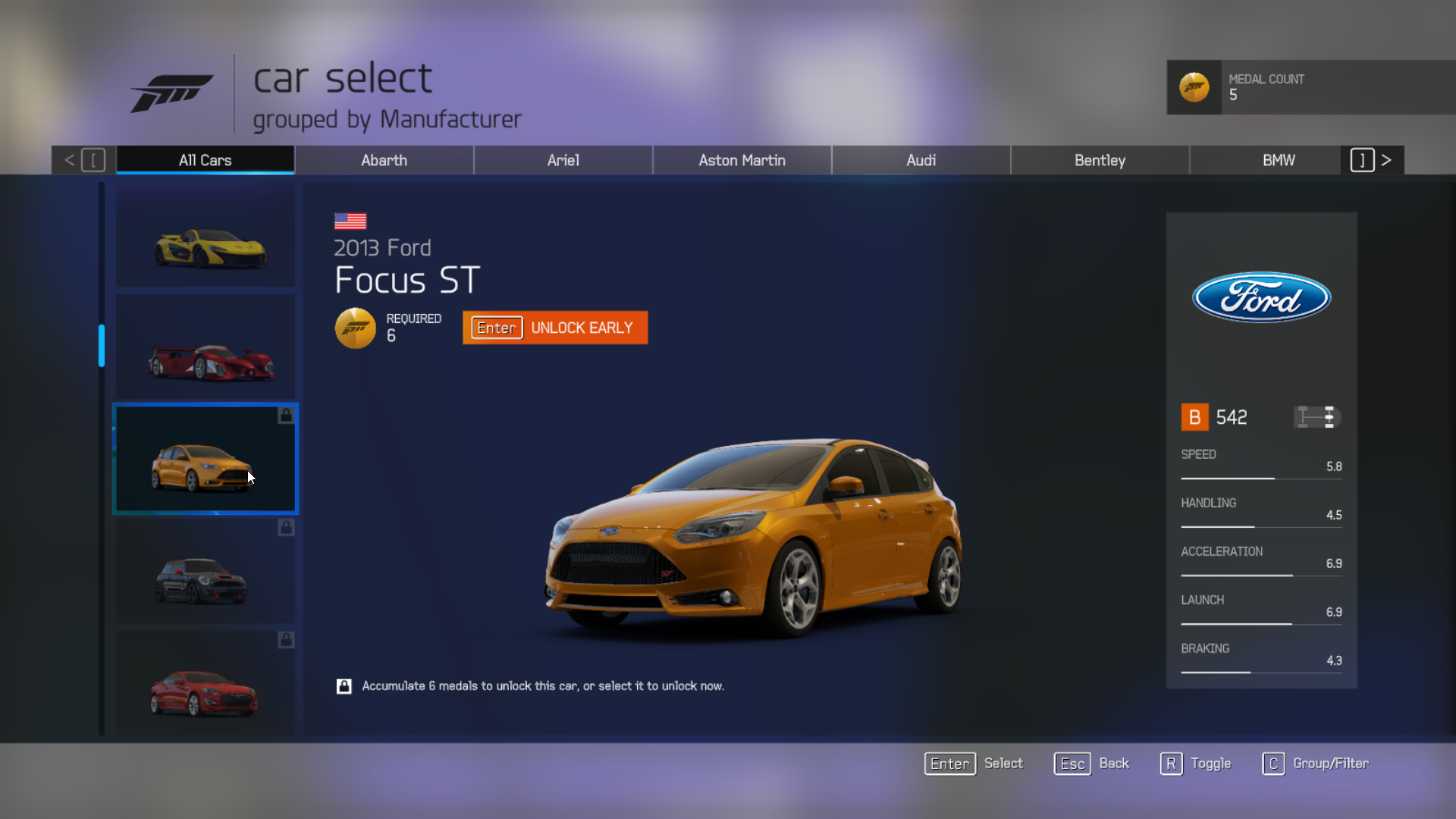Choose the BMW manufacturer tab
Viewport: 1456px width, 819px height.
pos(1279,160)
